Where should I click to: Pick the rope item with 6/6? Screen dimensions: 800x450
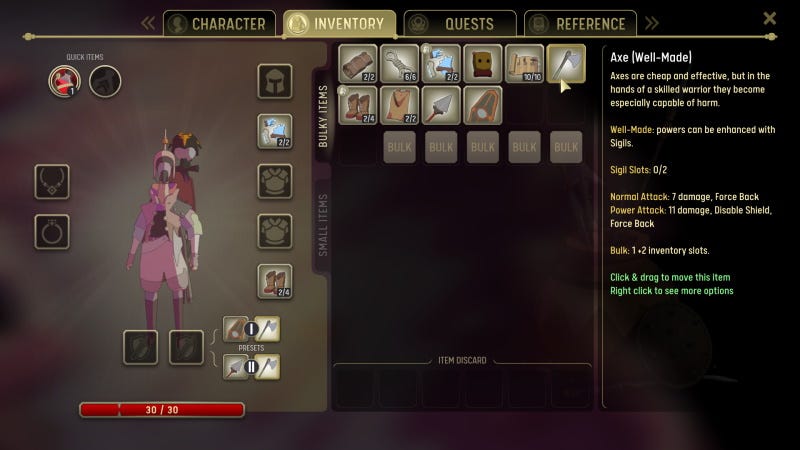400,63
